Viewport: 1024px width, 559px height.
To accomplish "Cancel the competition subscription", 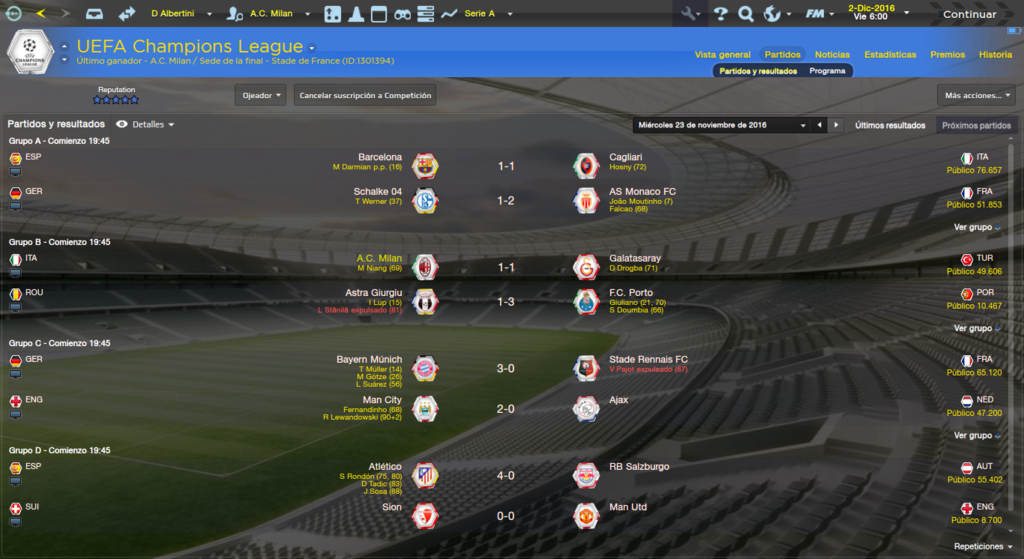I will [365, 96].
